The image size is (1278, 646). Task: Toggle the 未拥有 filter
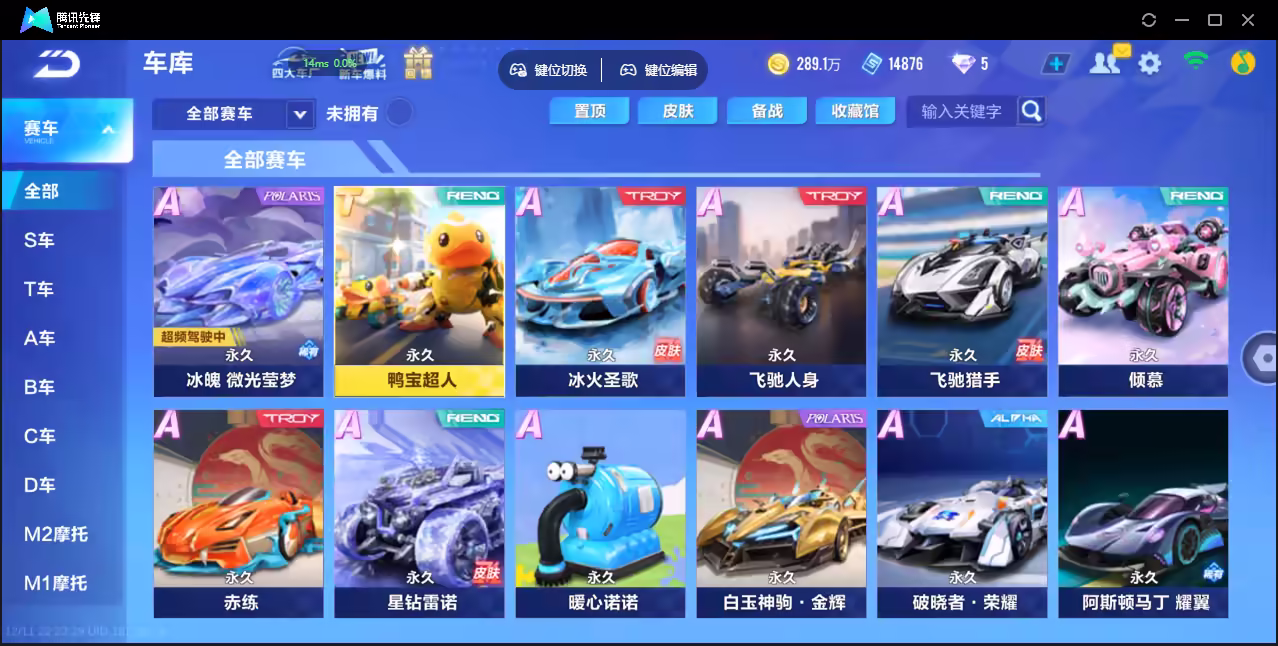tap(399, 113)
